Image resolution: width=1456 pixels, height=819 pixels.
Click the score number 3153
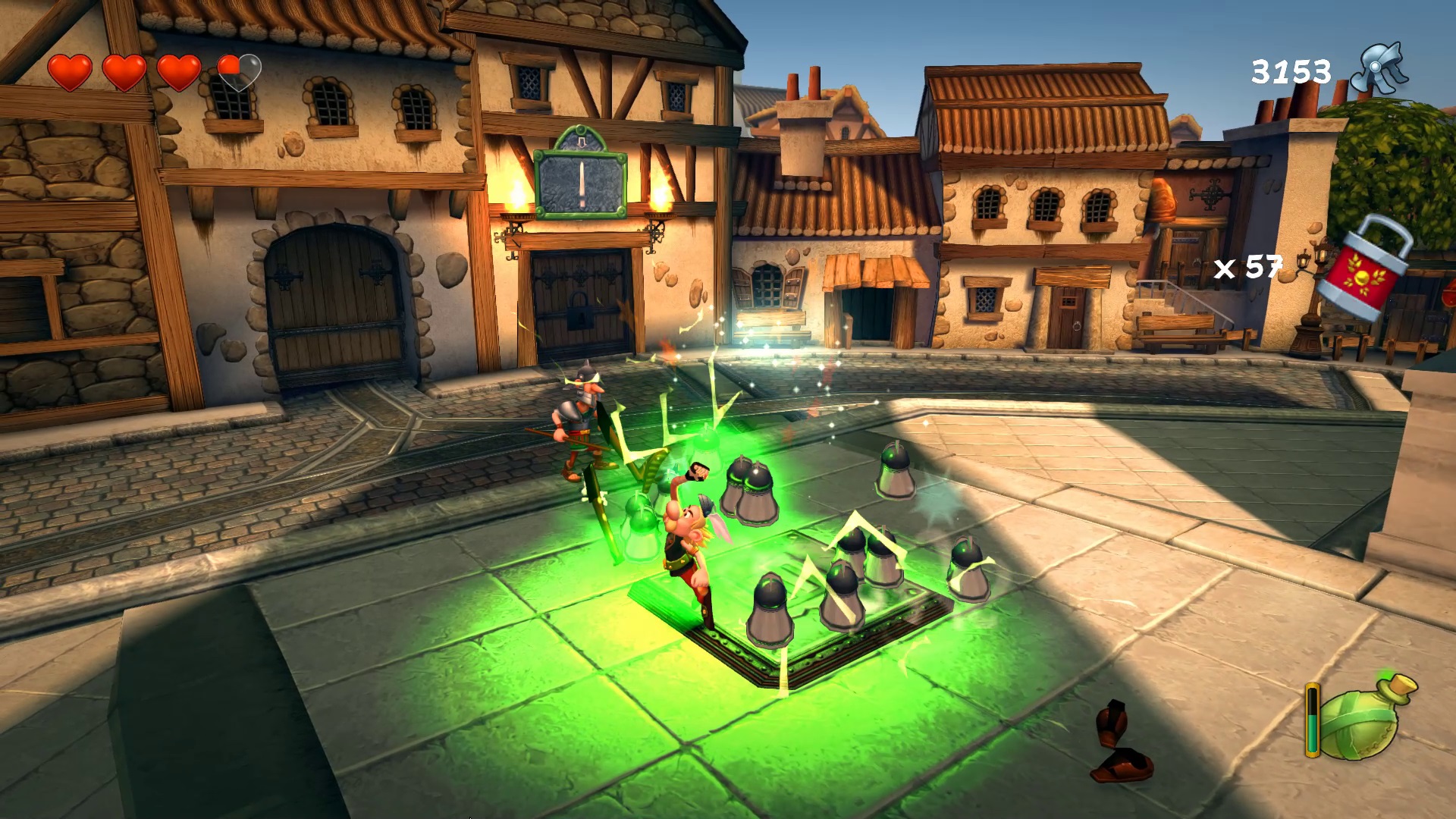pyautogui.click(x=1291, y=70)
